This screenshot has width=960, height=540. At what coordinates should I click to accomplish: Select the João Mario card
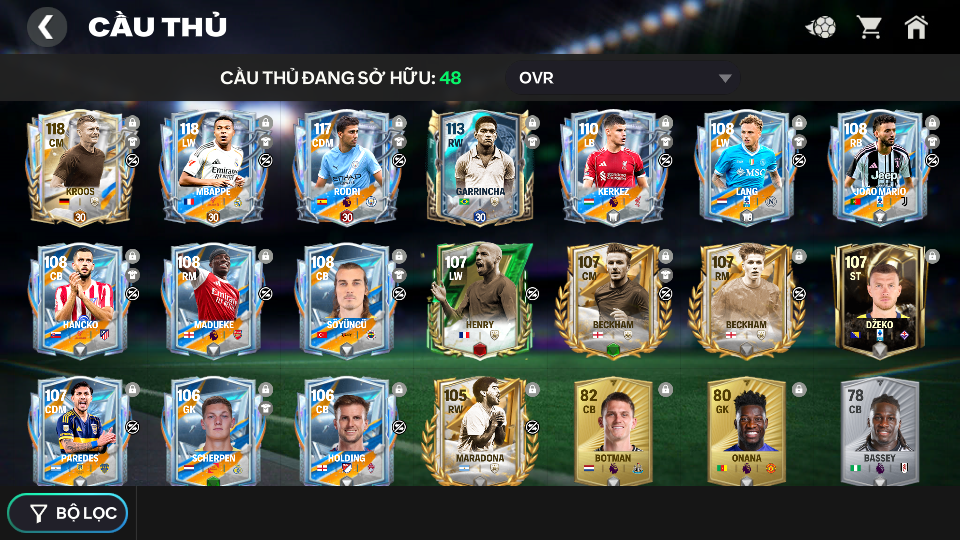pyautogui.click(x=877, y=167)
